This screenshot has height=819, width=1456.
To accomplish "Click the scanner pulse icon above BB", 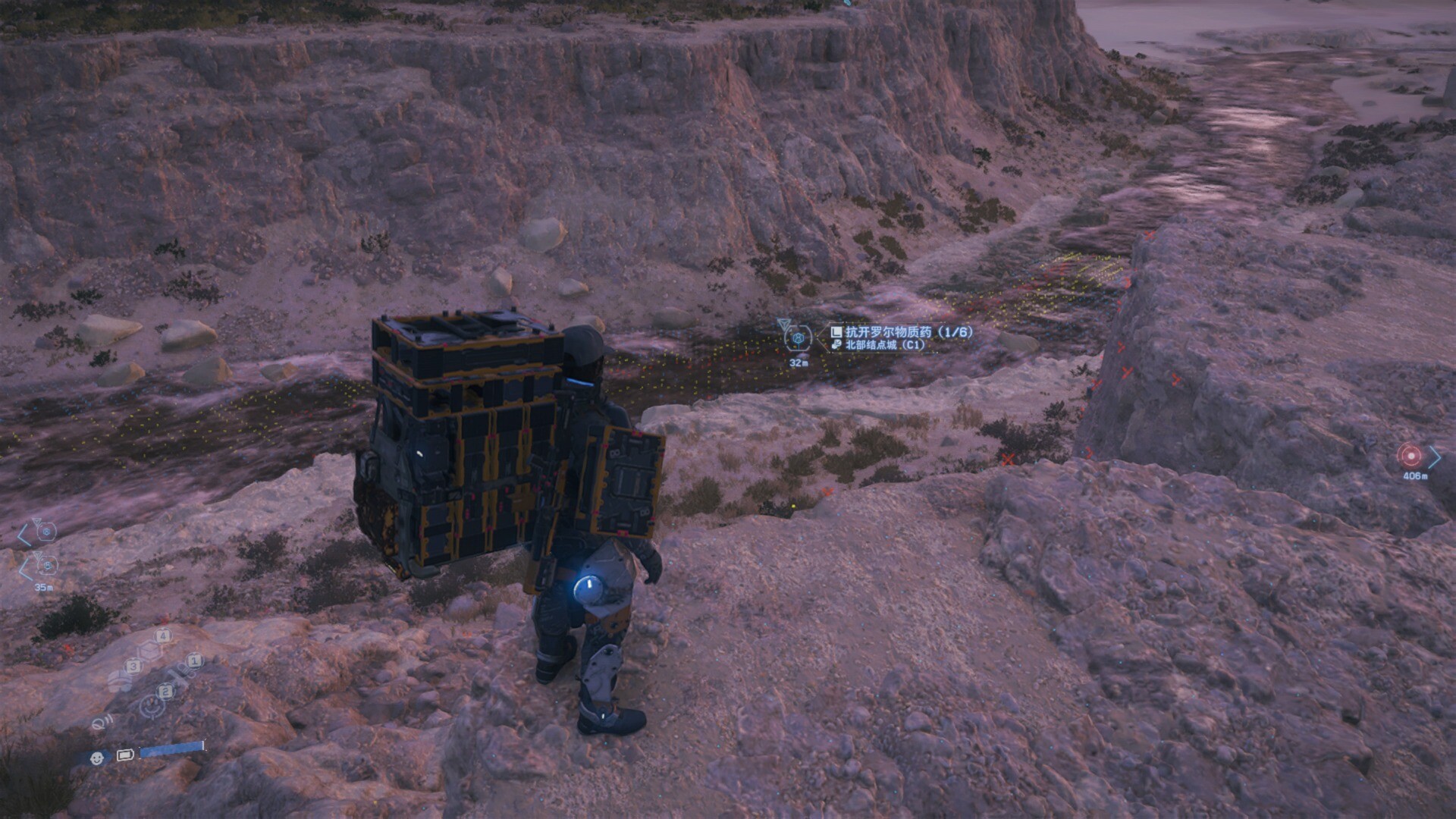I will pos(100,723).
